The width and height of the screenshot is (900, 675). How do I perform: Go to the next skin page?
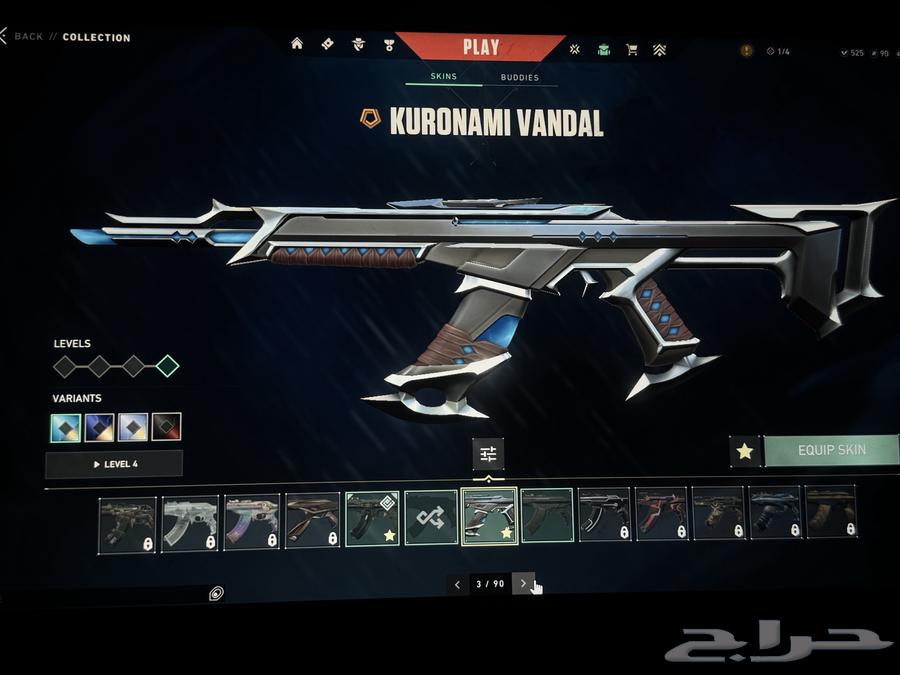pyautogui.click(x=523, y=584)
